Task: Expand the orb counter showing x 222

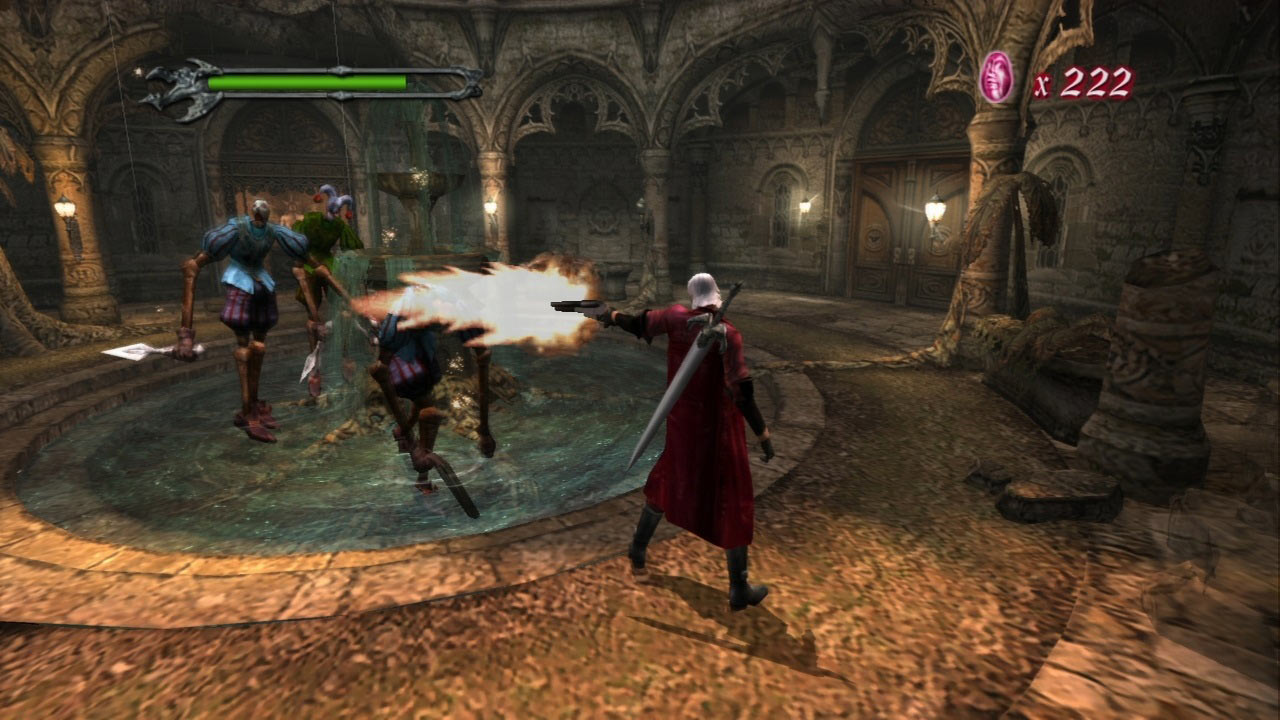Action: (1083, 75)
